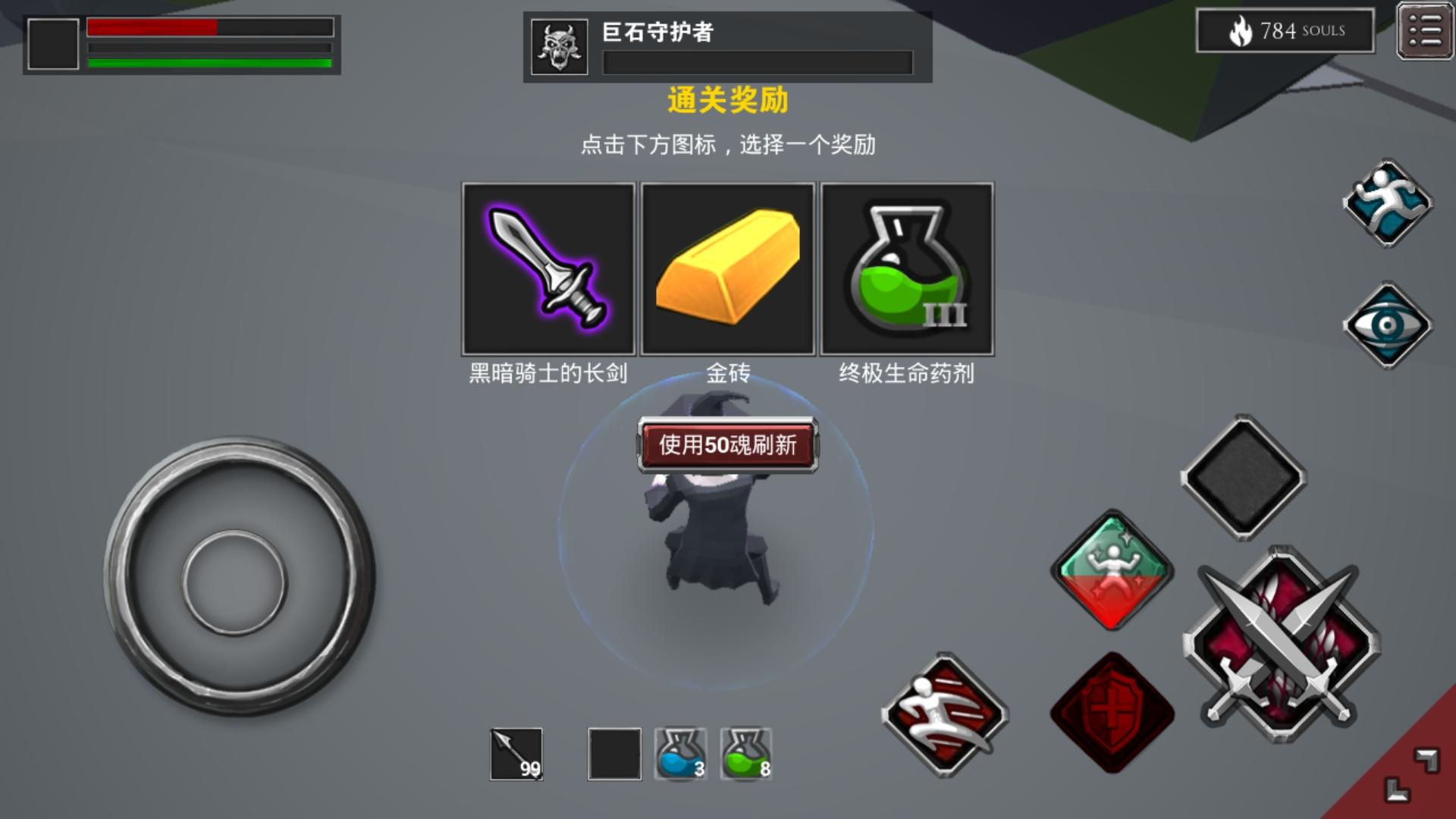This screenshot has width=1456, height=819.
Task: Tap the souls flame counter showing 784
Action: [x=1285, y=30]
